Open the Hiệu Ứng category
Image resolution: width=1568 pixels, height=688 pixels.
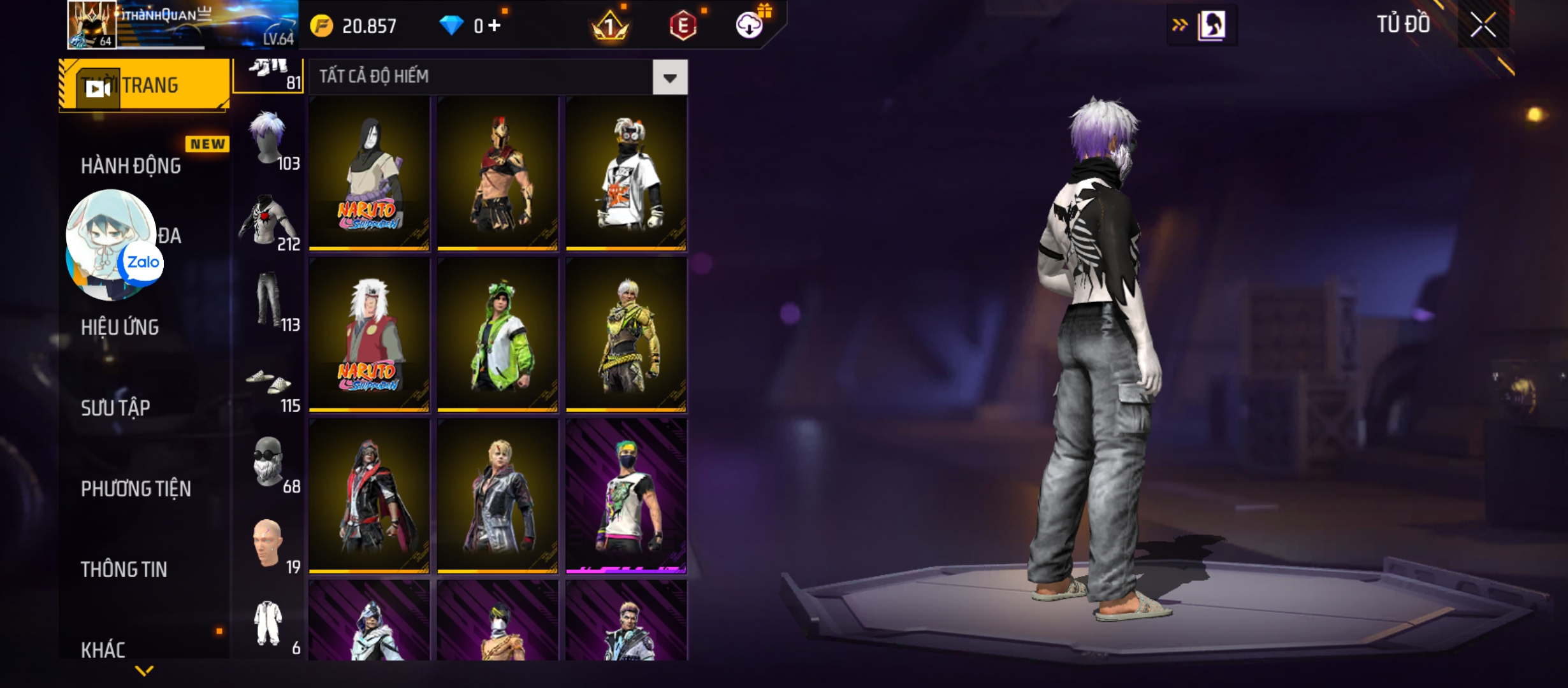(120, 327)
